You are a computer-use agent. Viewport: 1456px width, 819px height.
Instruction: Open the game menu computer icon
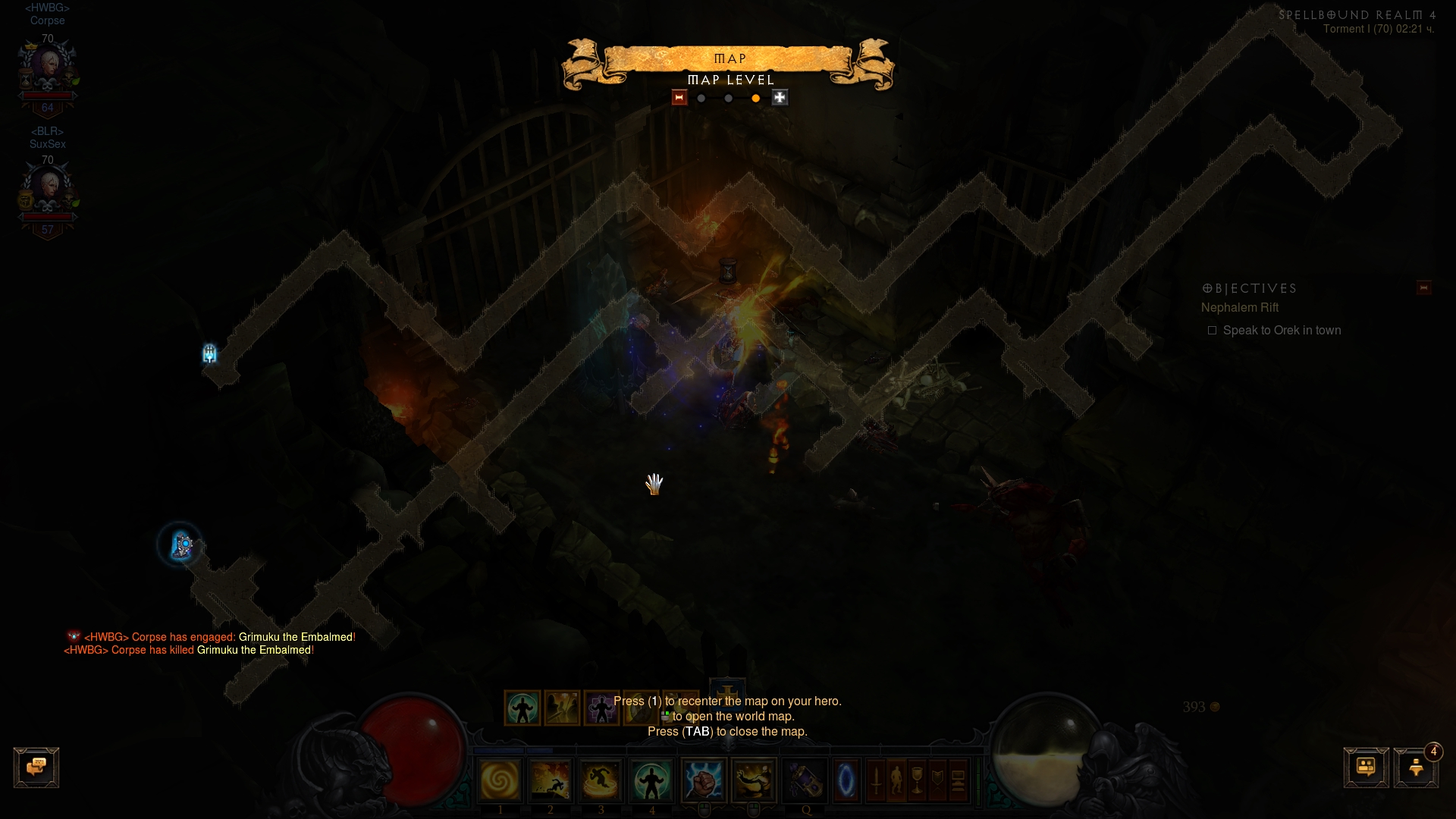[959, 780]
